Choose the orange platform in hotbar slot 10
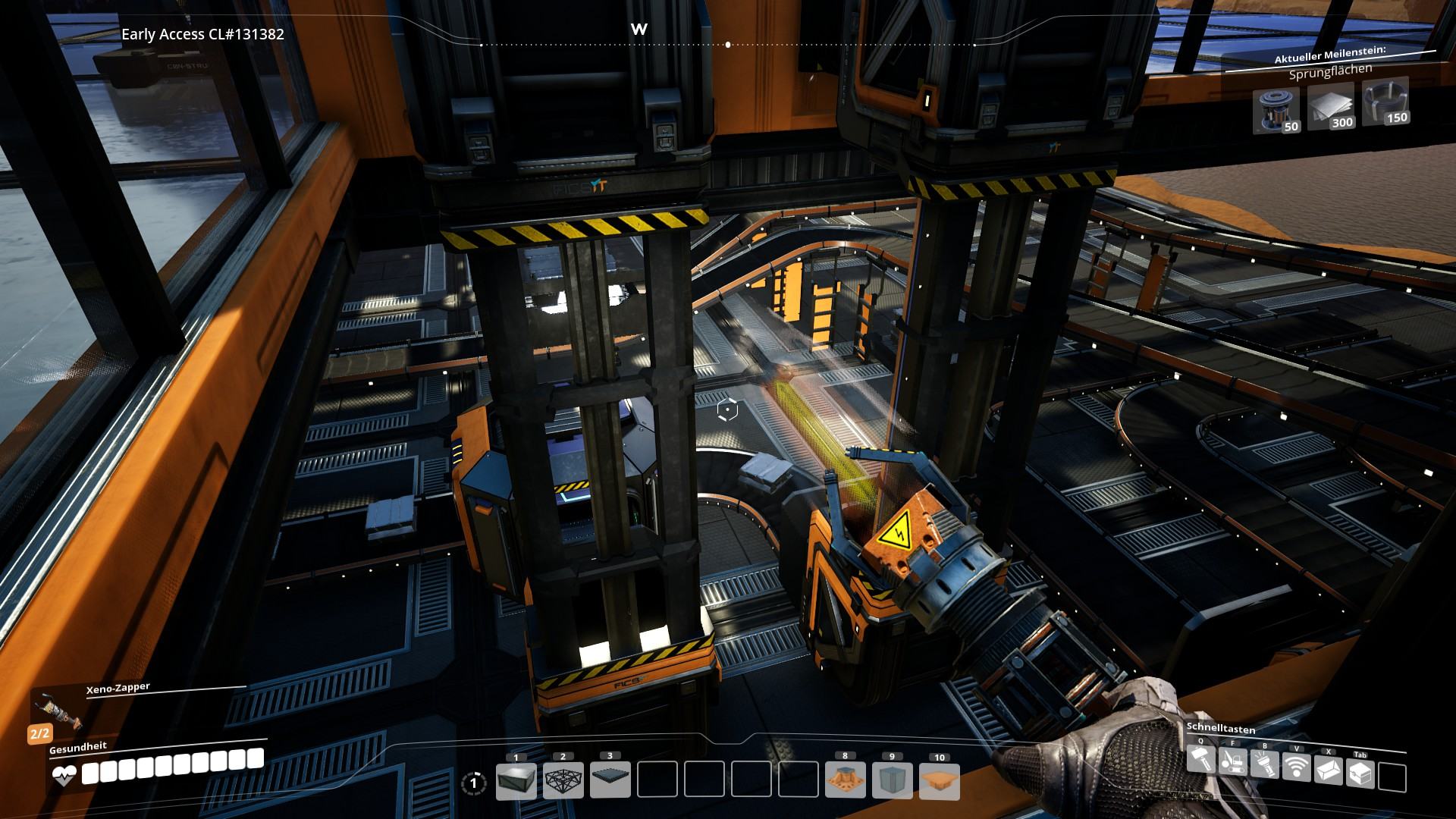Viewport: 1456px width, 819px height. tap(939, 781)
